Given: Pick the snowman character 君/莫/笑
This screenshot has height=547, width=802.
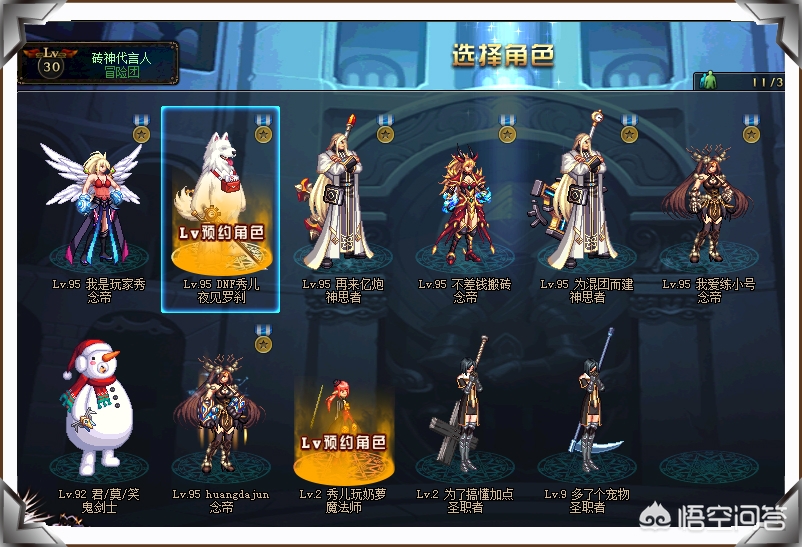Looking at the screenshot, I should [99, 410].
